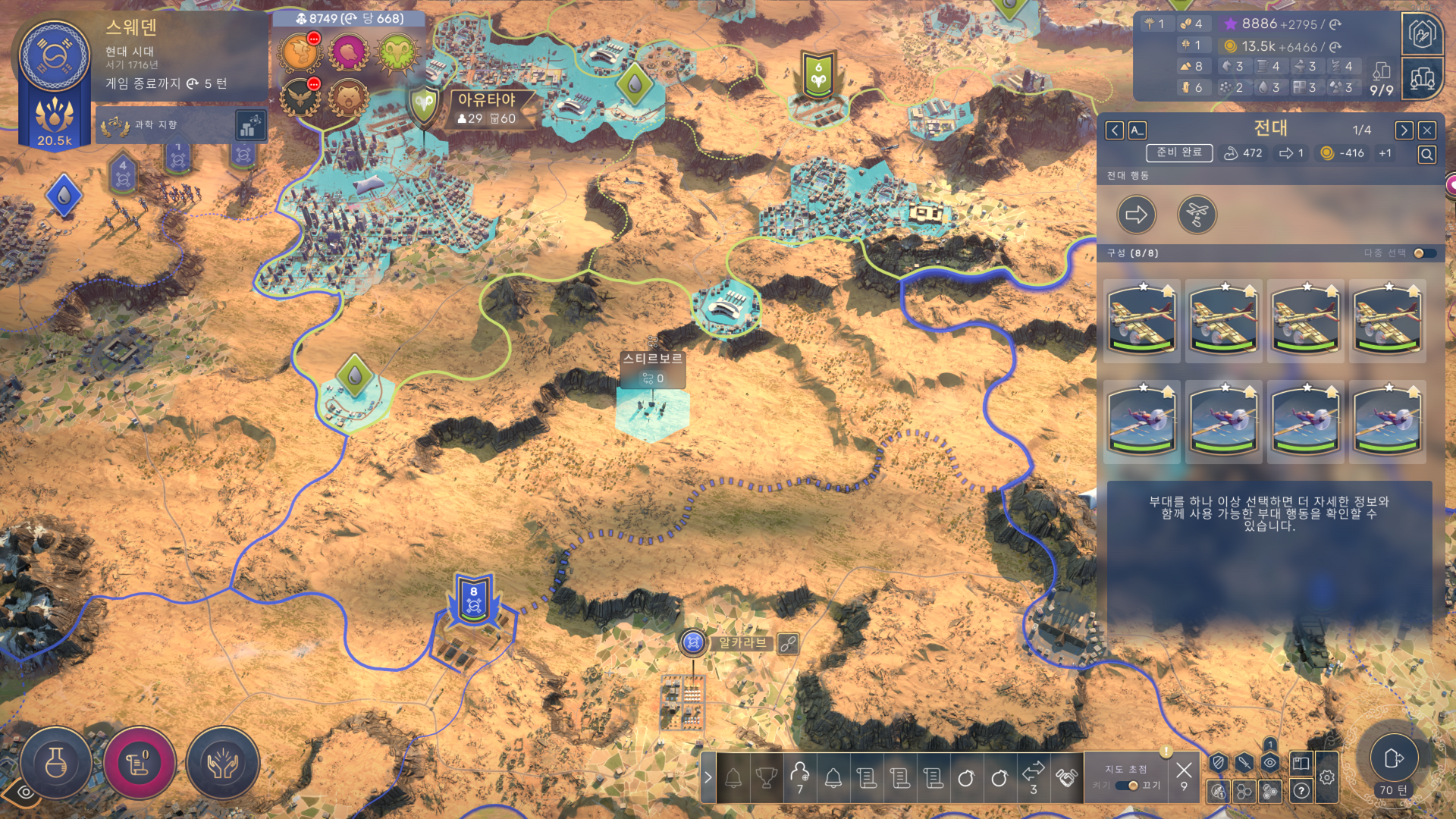
Task: Activate the aircraft bombing army action
Action: click(x=1197, y=215)
